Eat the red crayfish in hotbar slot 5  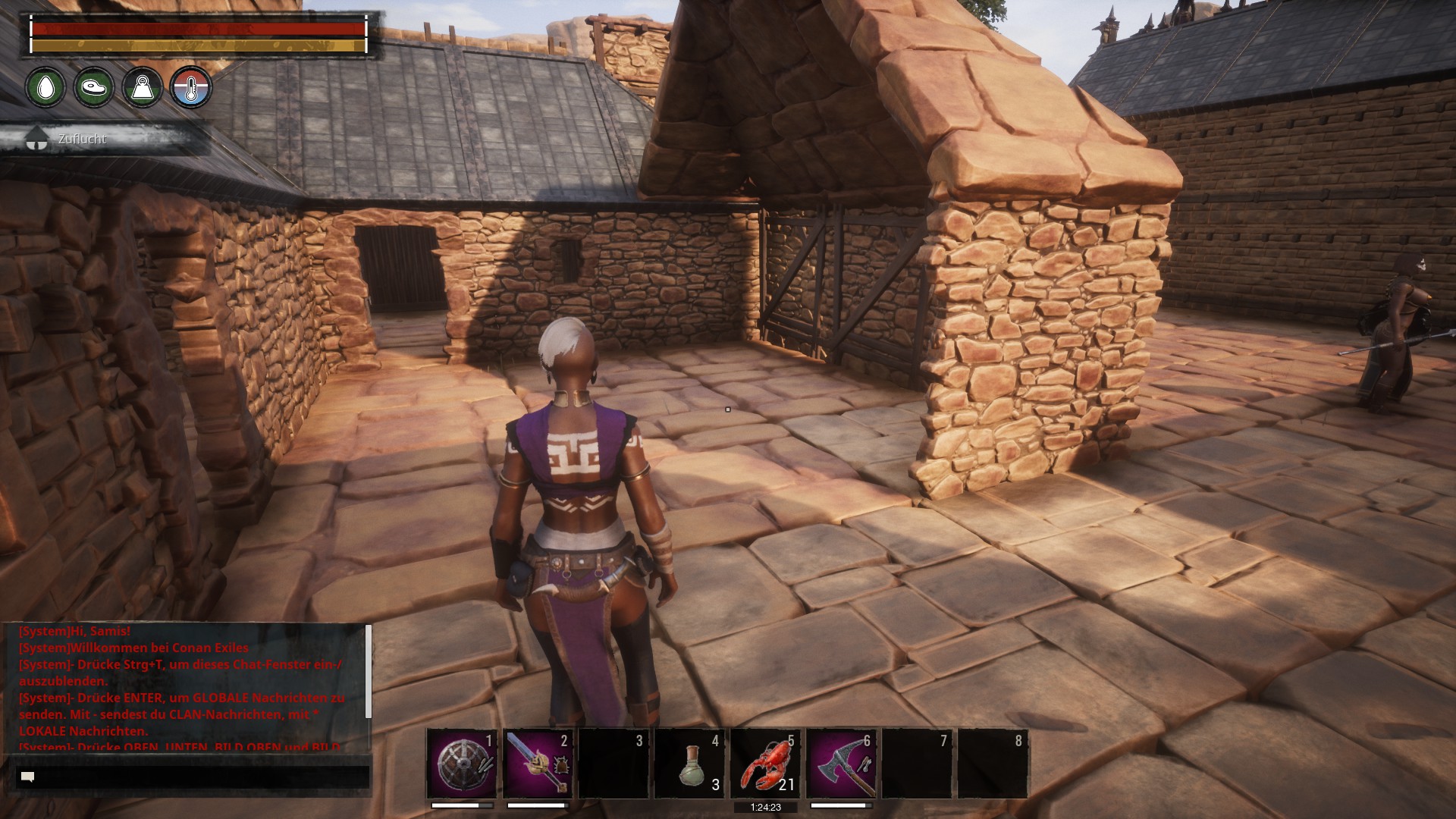pyautogui.click(x=765, y=764)
